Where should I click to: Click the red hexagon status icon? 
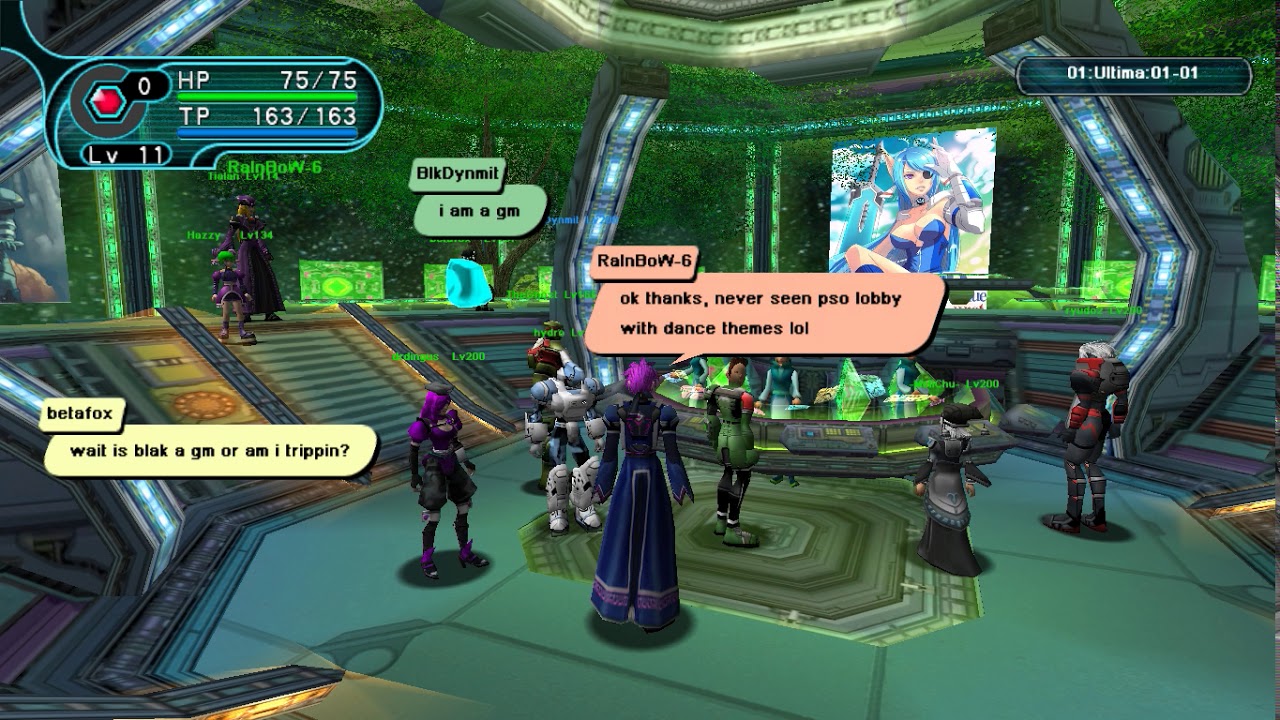(105, 100)
